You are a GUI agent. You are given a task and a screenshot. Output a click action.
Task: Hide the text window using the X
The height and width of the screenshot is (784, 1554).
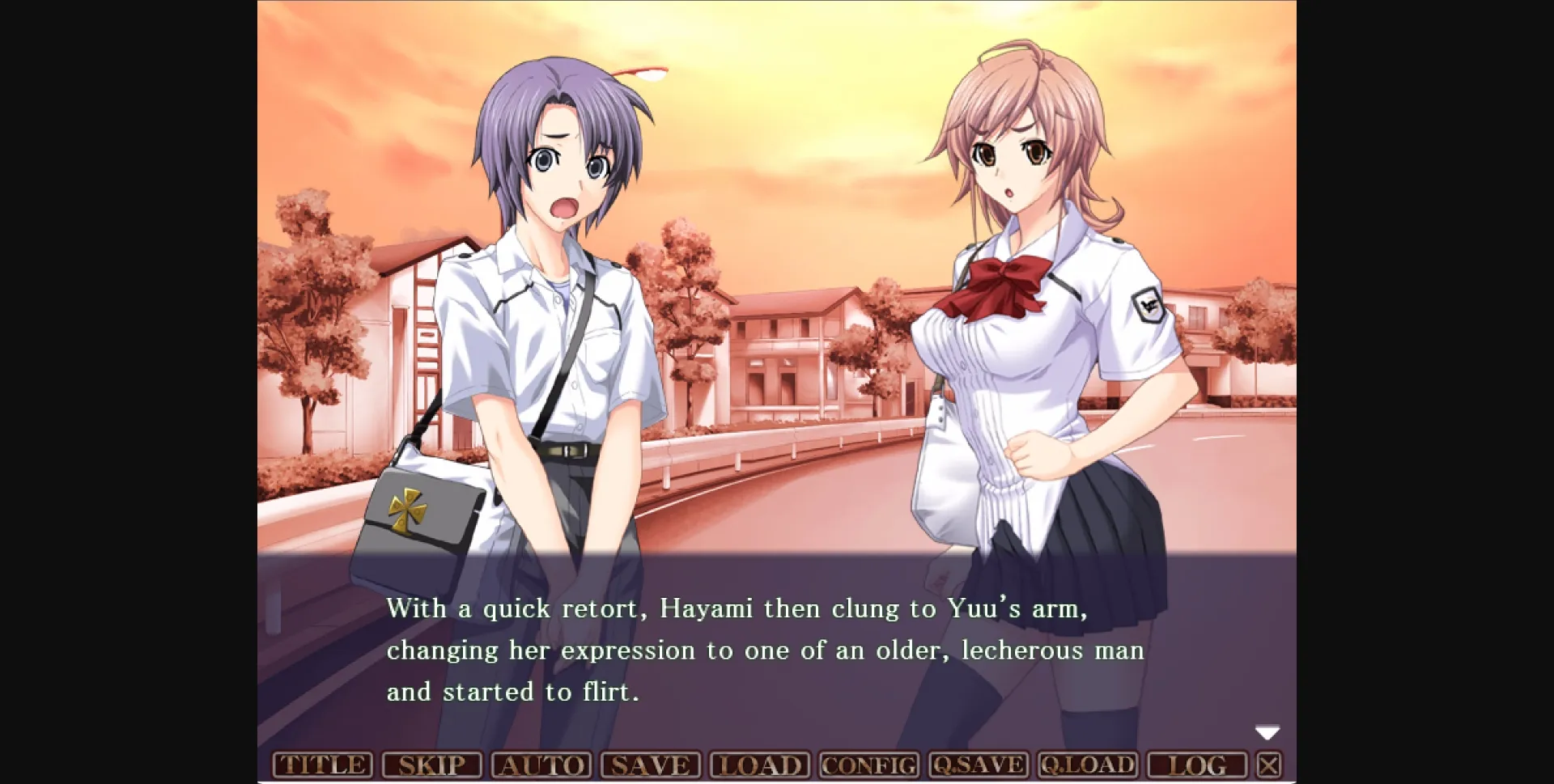tap(1270, 763)
